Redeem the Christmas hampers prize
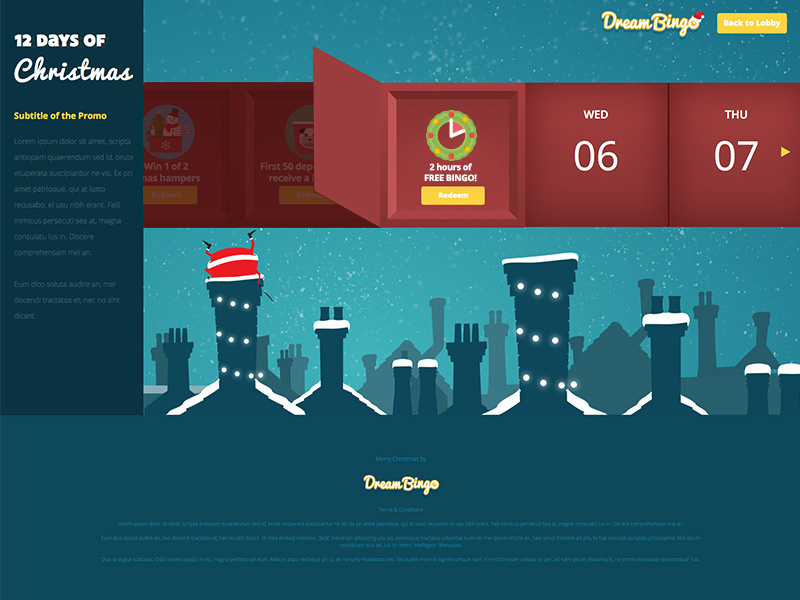Screen dimensions: 800x600 [x=169, y=196]
